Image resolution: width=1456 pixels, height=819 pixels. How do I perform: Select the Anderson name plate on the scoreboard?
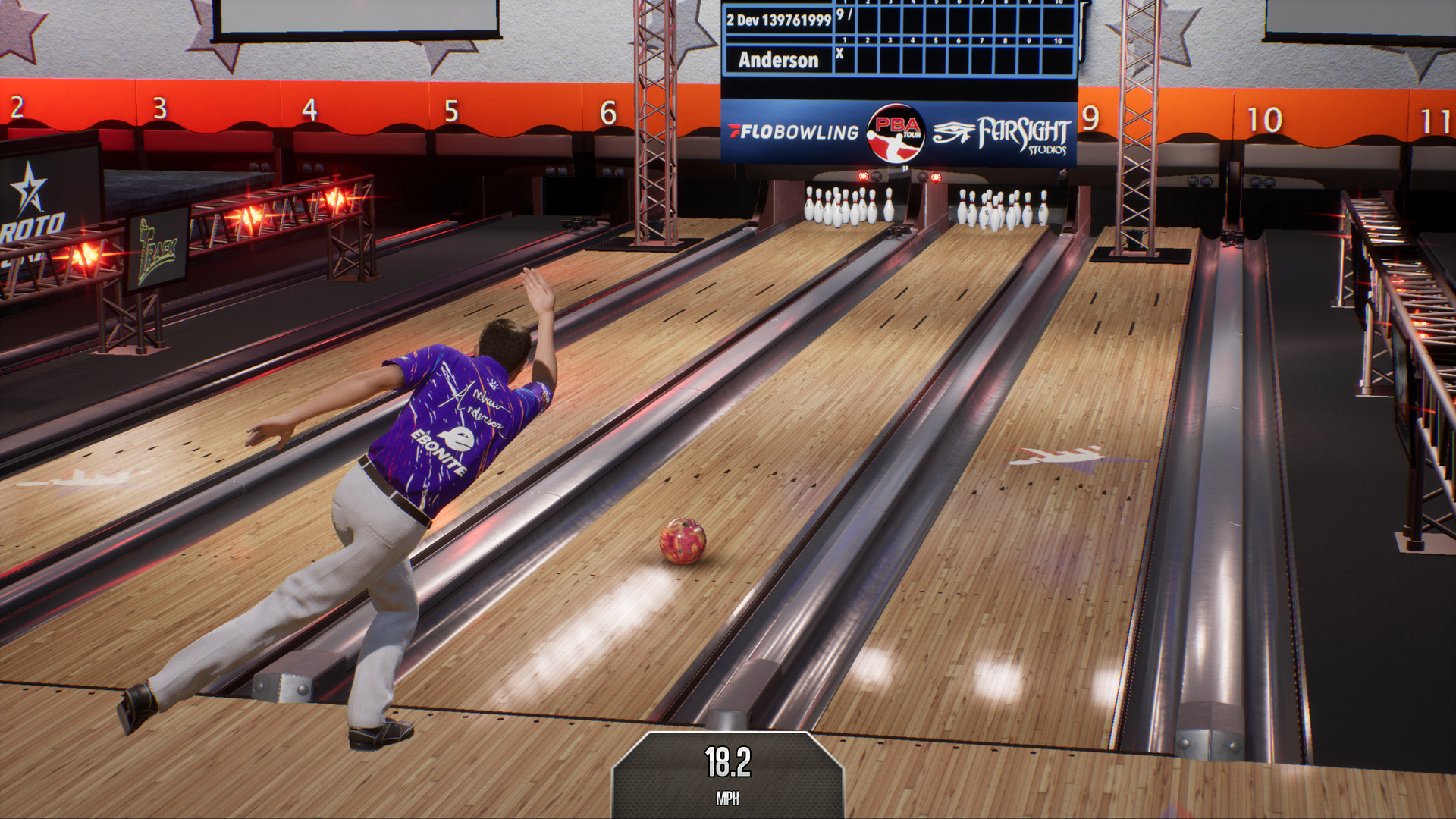coord(778,60)
